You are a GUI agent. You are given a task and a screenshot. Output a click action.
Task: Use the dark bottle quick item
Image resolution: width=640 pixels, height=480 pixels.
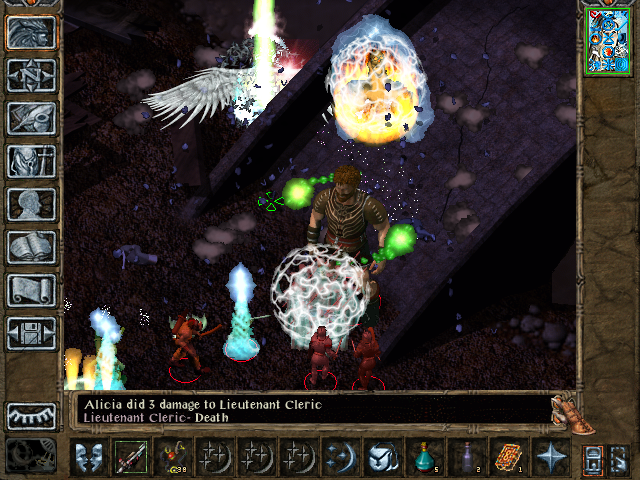[466, 458]
